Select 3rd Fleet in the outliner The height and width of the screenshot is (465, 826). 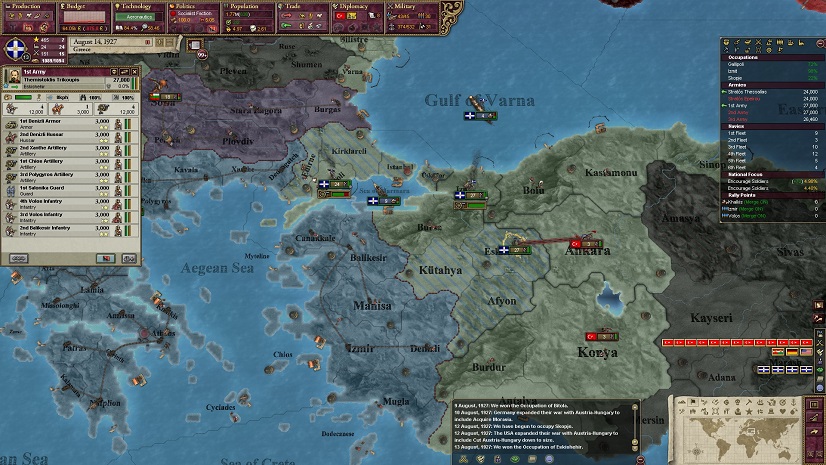(740, 146)
